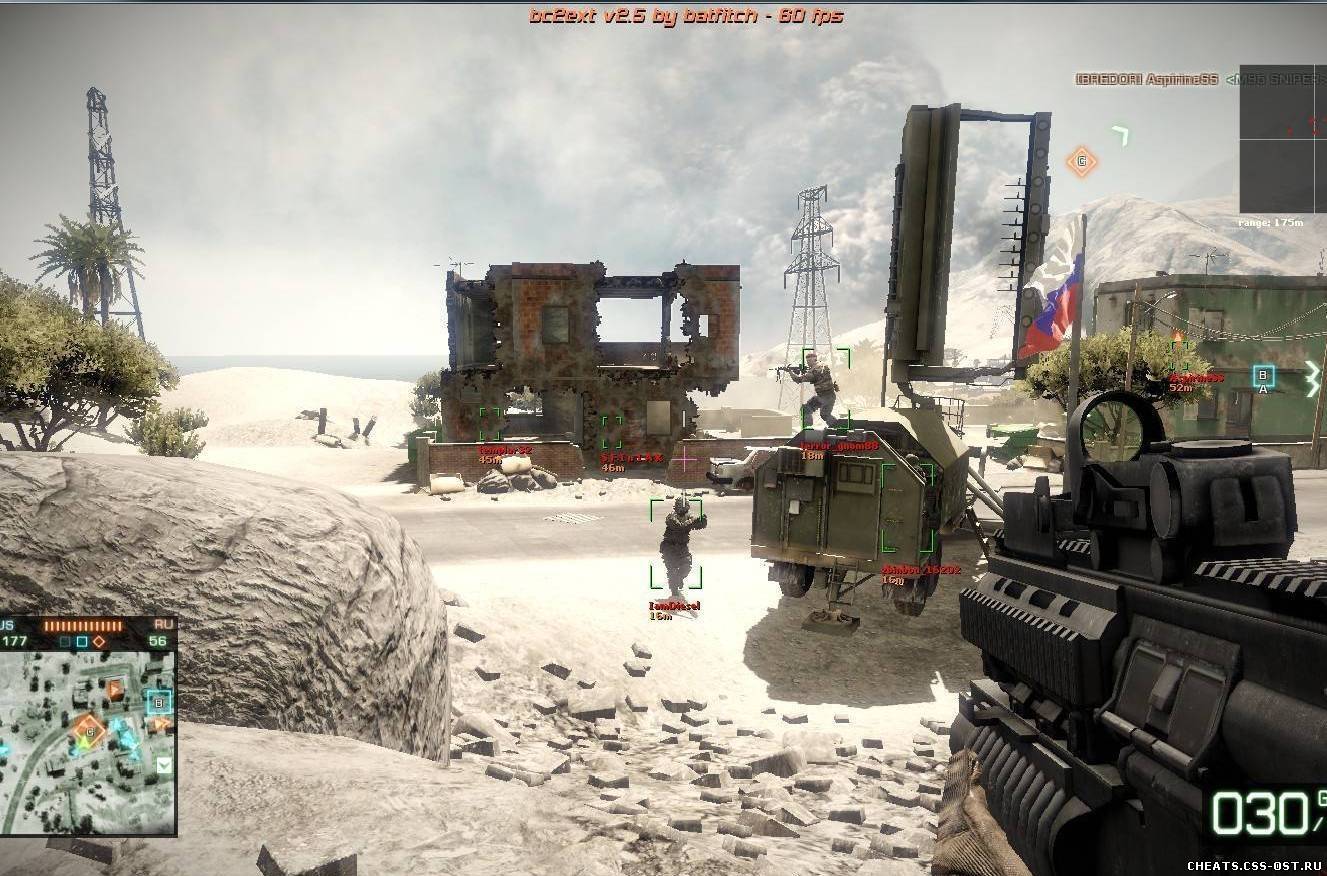1327x876 pixels.
Task: Select the blue B objective marker
Action: click(x=1263, y=376)
